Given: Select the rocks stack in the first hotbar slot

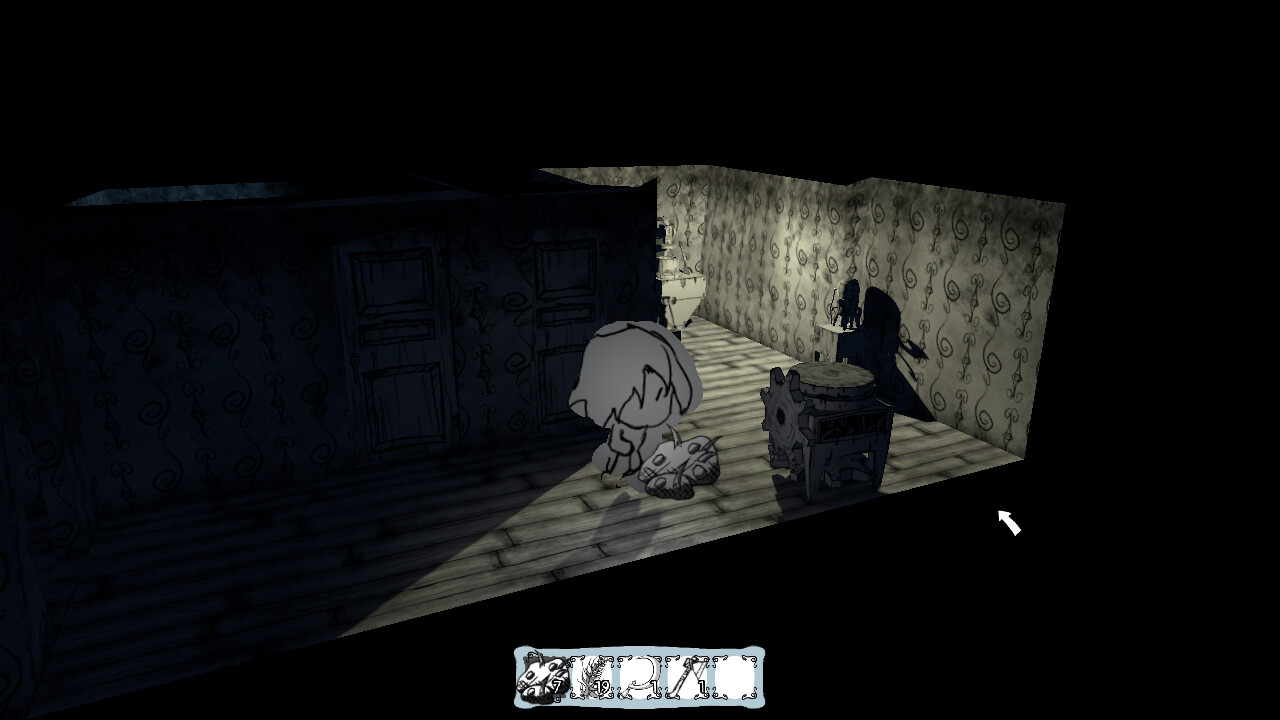Looking at the screenshot, I should tap(545, 676).
